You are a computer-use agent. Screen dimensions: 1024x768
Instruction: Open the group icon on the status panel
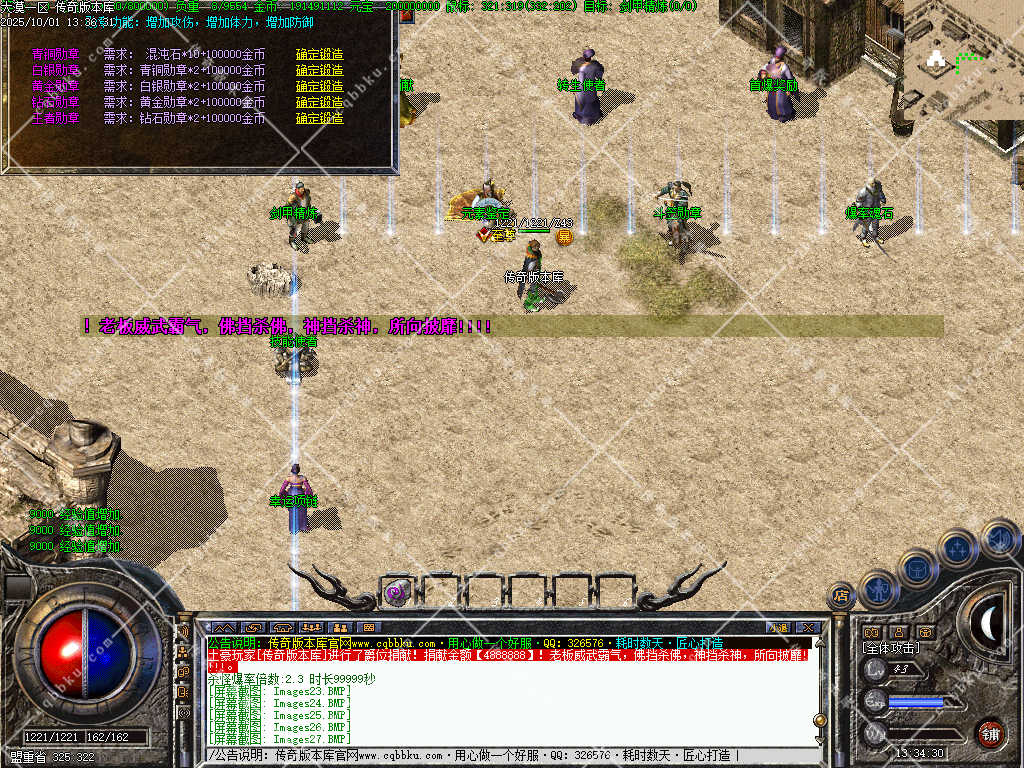pyautogui.click(x=897, y=632)
